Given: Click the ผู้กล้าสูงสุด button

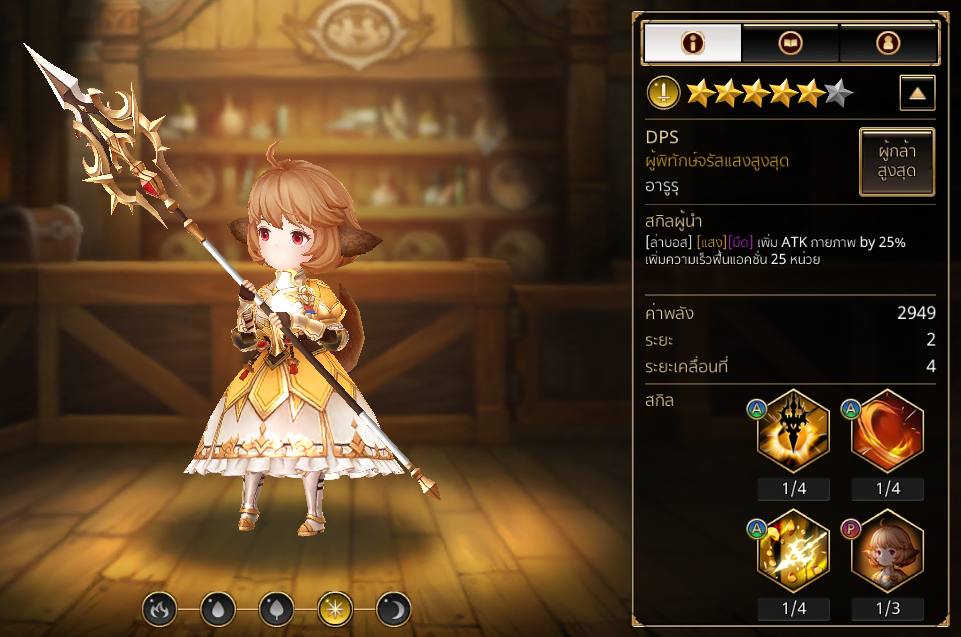Looking at the screenshot, I should coord(897,162).
